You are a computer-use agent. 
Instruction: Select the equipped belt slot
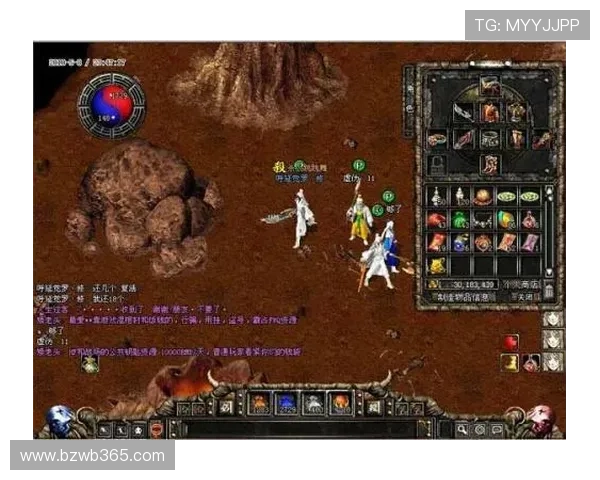[x=489, y=139]
